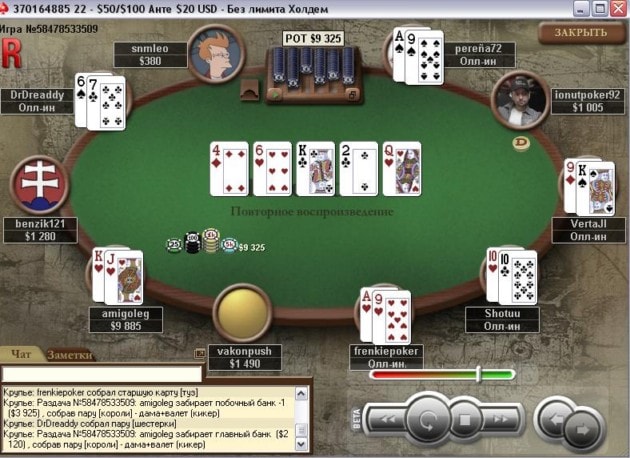Screen dimensions: 630x458
Task: Switch to the Чат tab
Action: click(20, 353)
